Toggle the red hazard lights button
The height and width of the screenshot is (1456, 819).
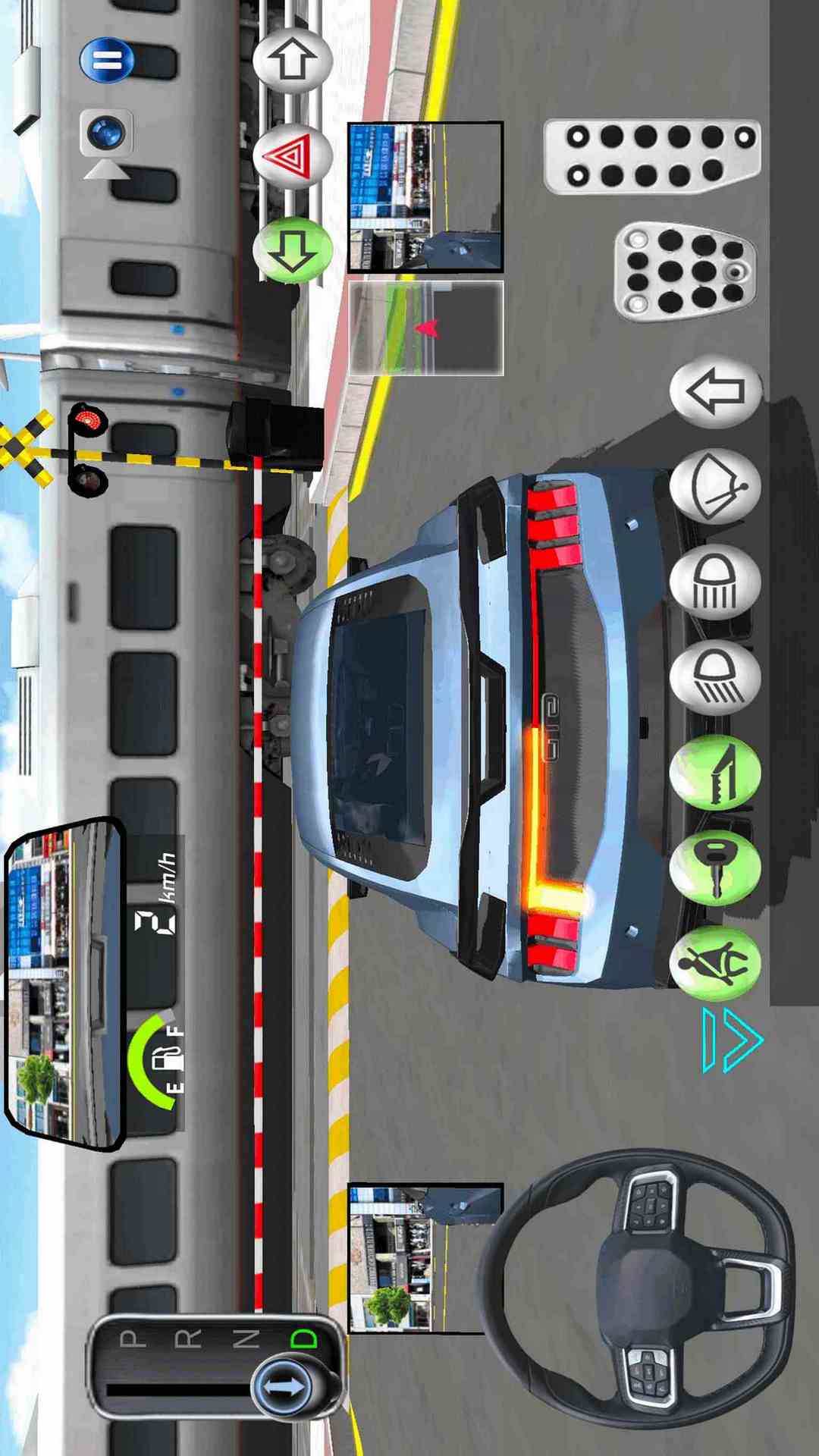point(292,155)
